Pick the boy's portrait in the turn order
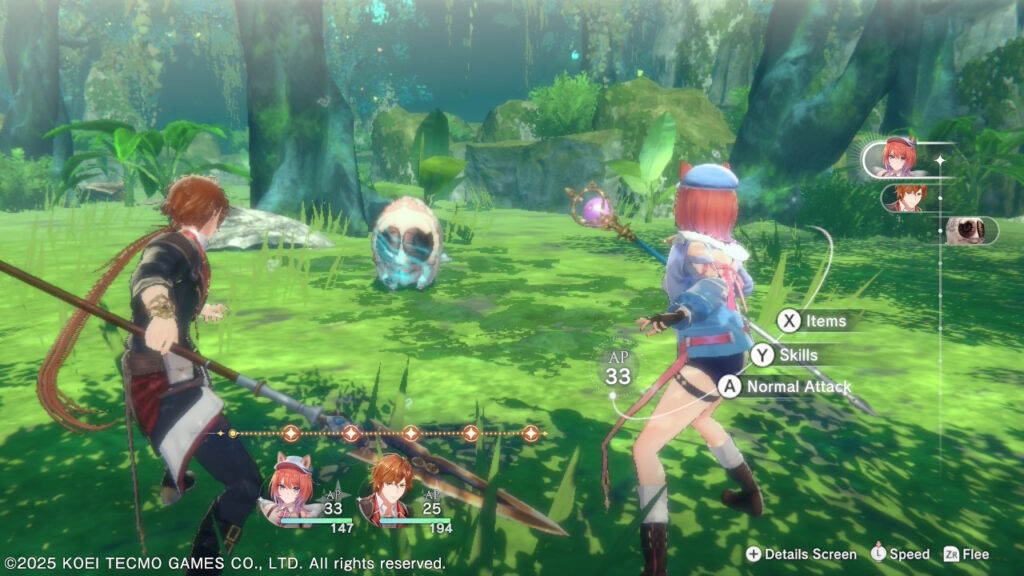Screen dimensions: 1024x576 tap(908, 197)
